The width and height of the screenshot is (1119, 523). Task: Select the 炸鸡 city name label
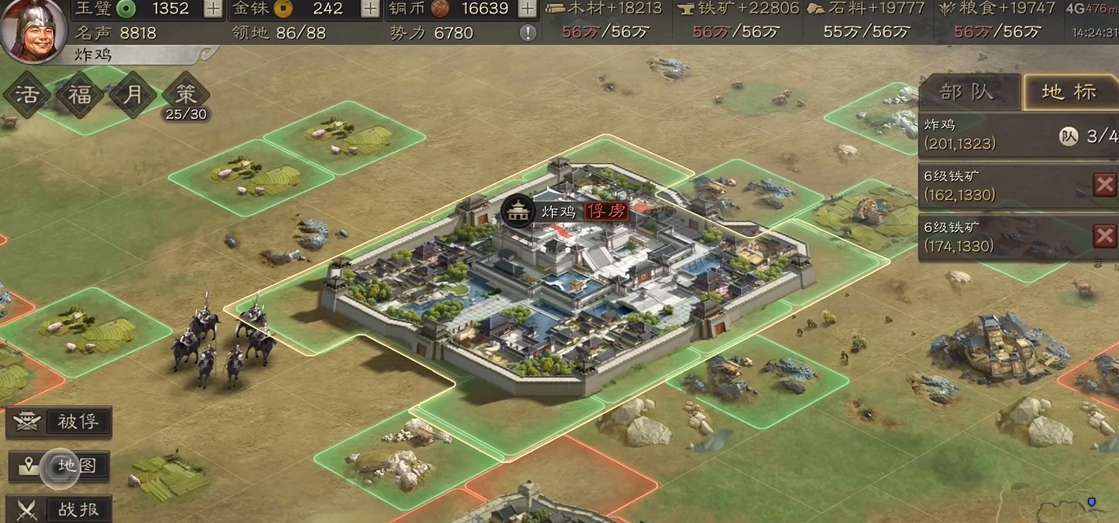click(559, 212)
